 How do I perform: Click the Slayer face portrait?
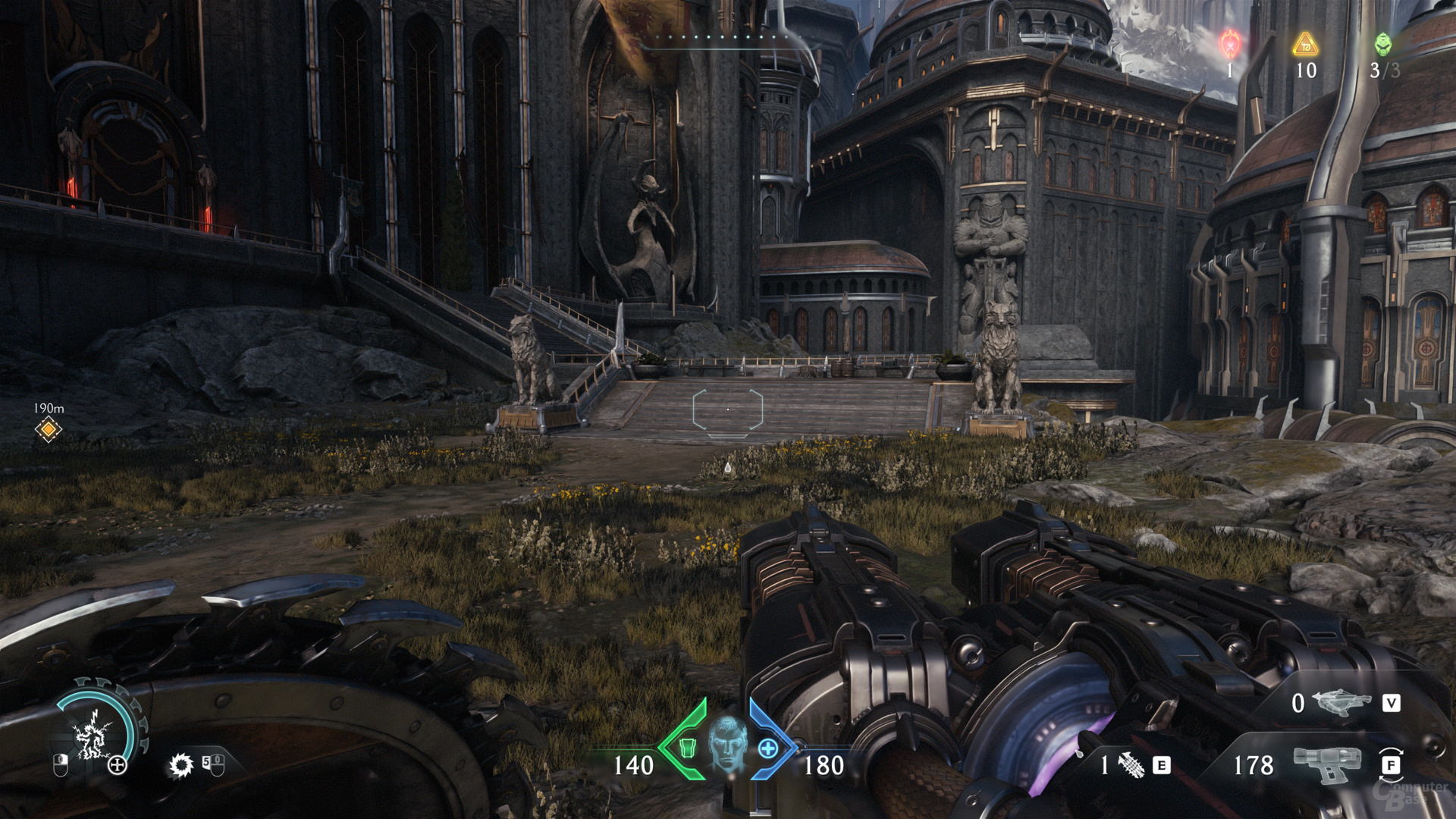pos(727,743)
